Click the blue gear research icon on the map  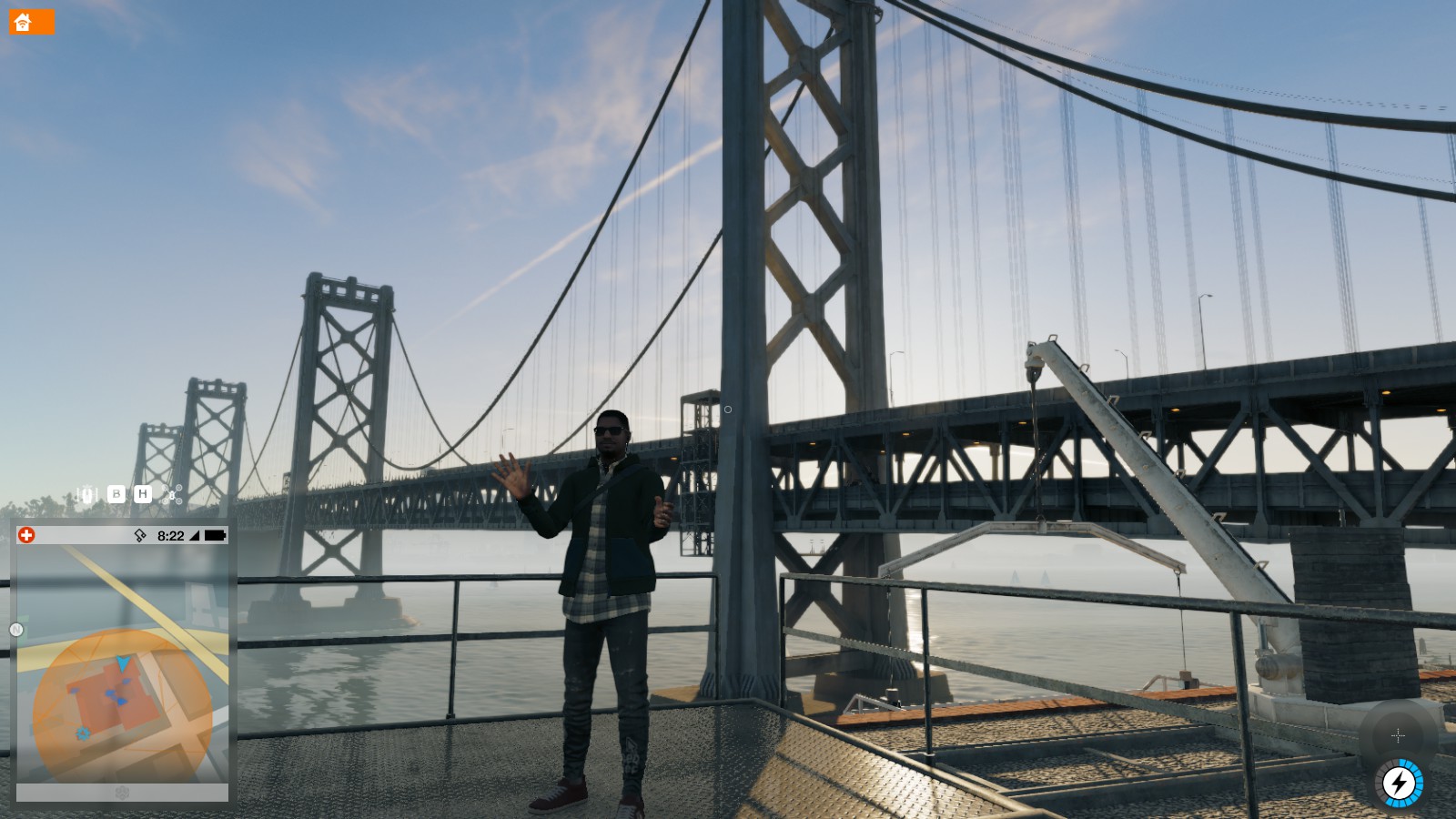point(83,733)
